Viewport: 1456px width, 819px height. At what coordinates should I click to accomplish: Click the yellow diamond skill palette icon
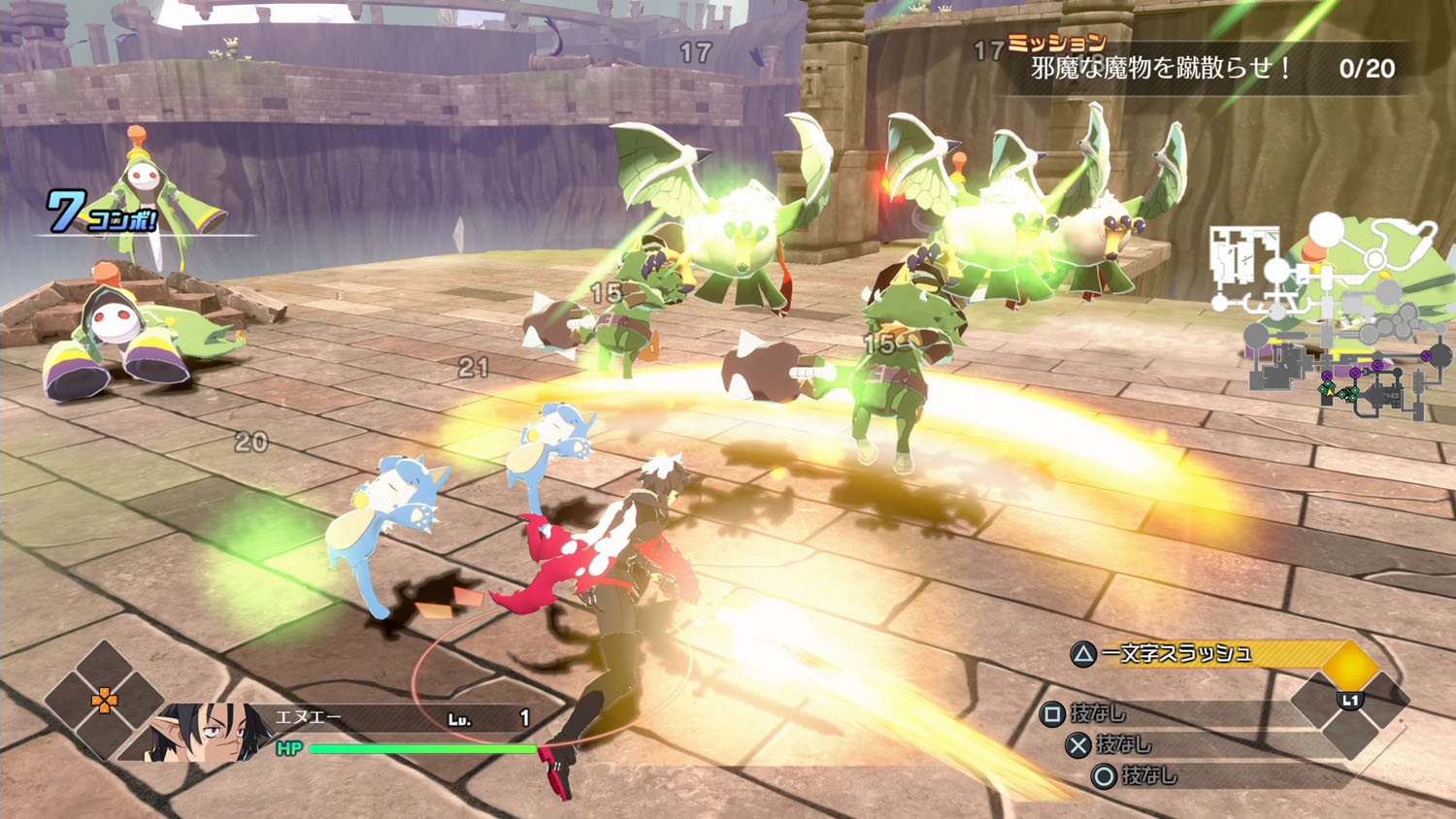1350,667
